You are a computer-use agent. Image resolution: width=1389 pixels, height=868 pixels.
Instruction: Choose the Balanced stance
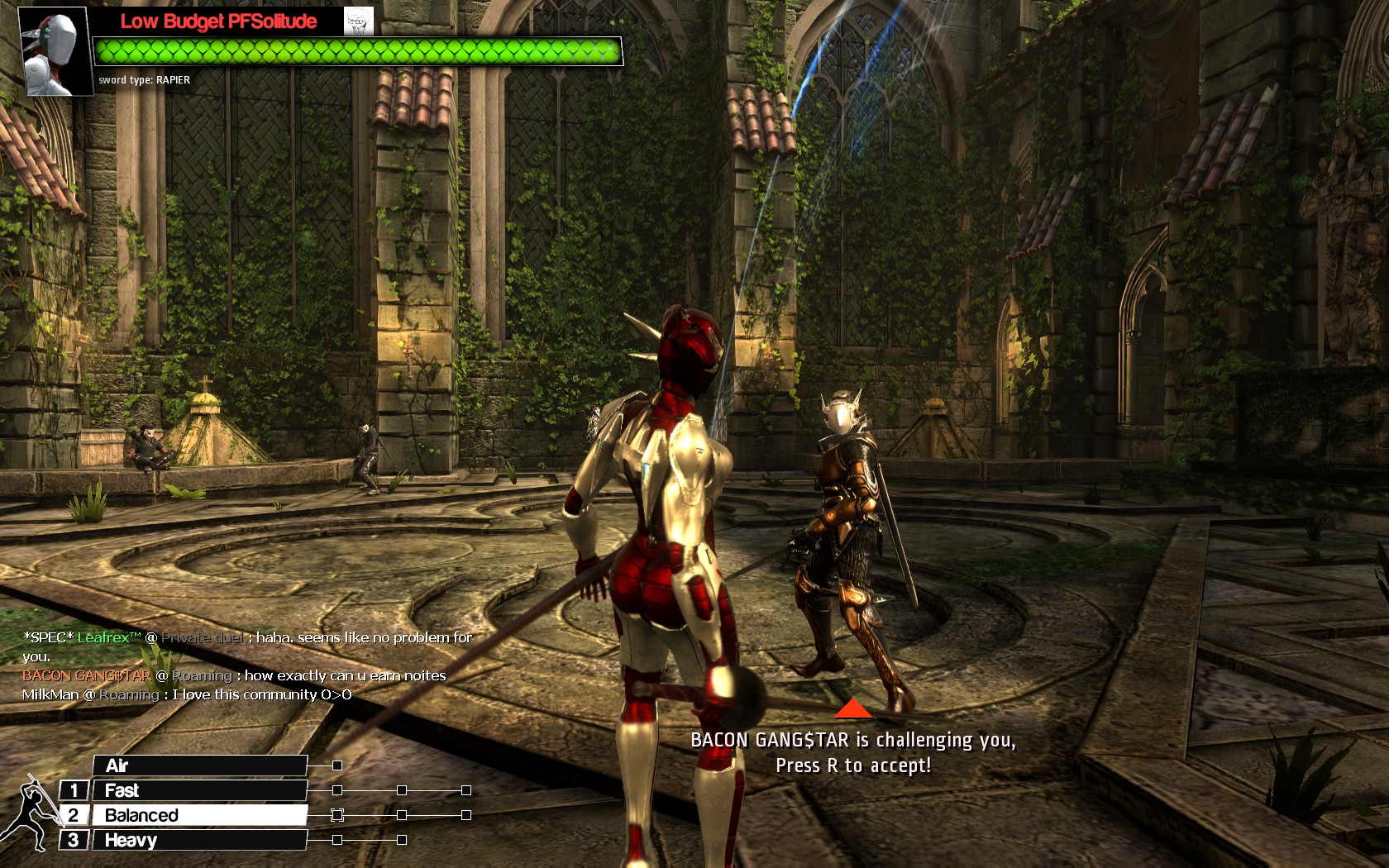tap(199, 815)
